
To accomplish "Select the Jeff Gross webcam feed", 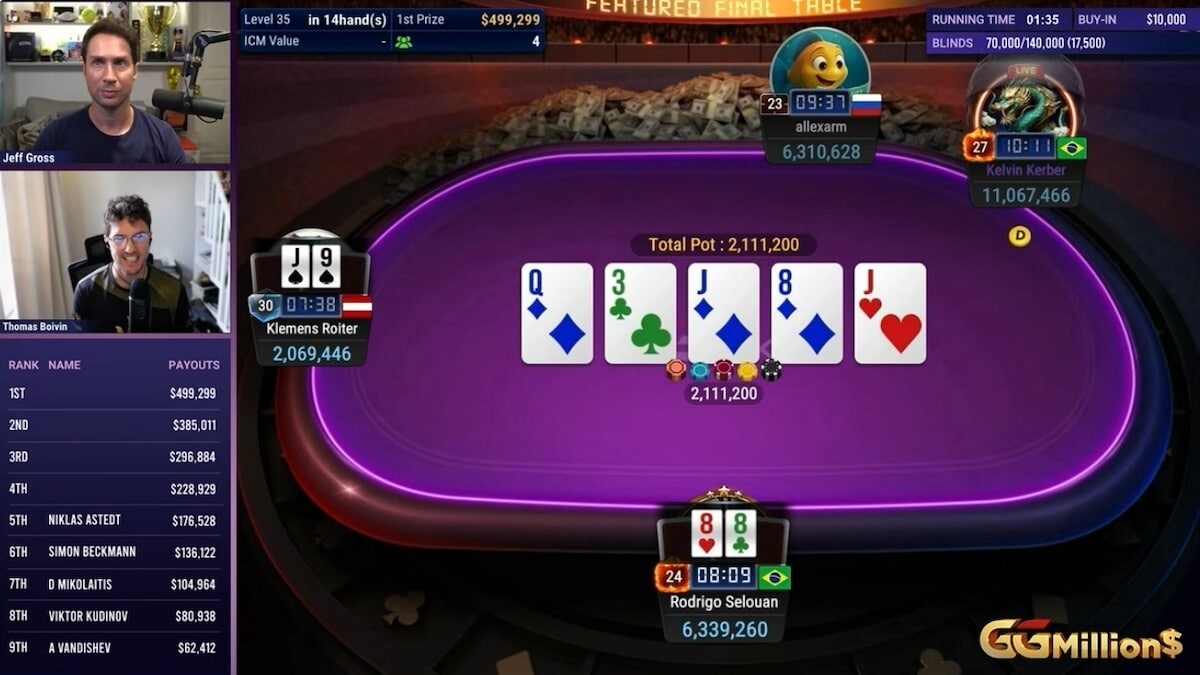I will pyautogui.click(x=115, y=82).
